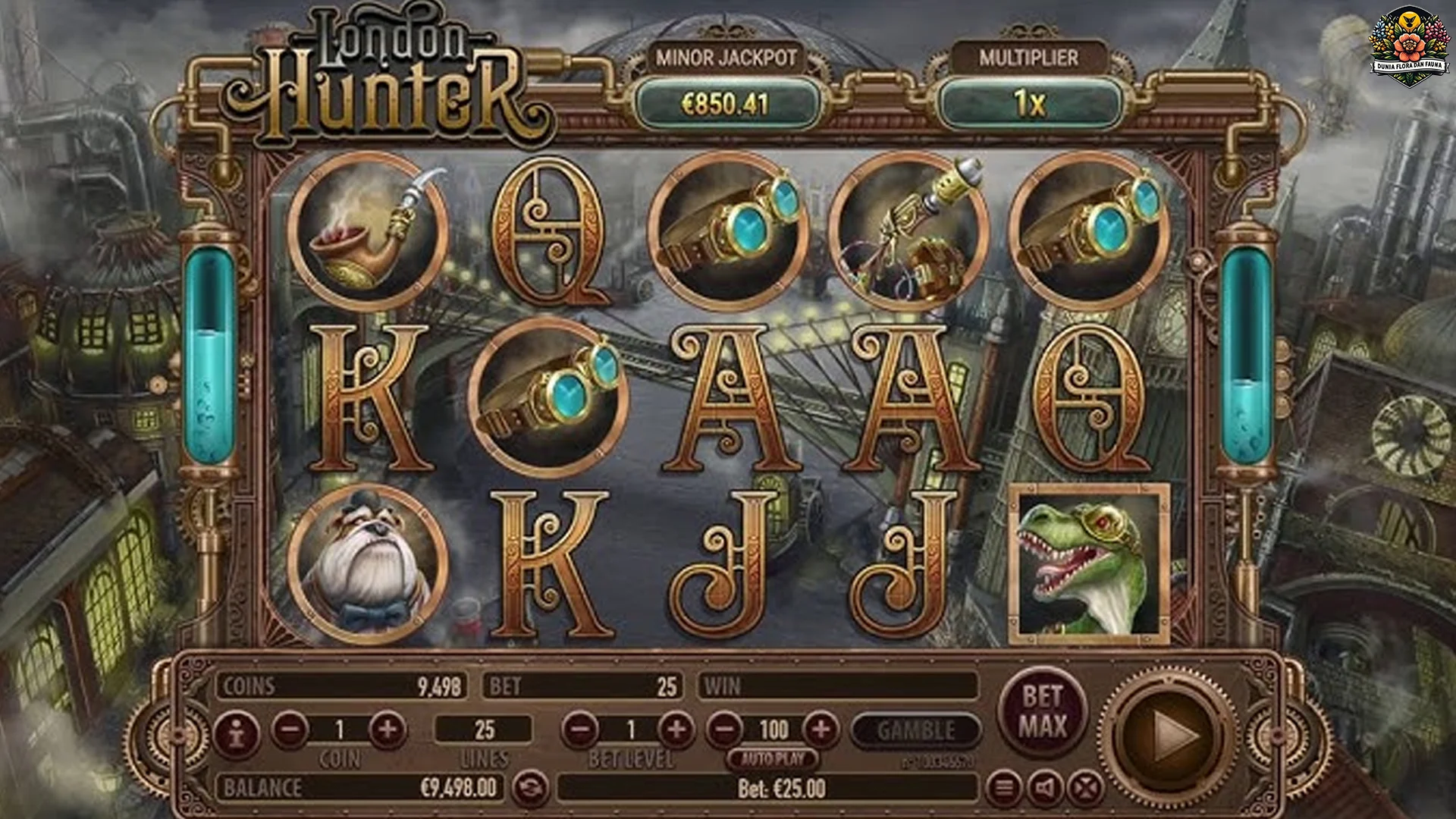Increase the coin value
The height and width of the screenshot is (819, 1456).
(x=388, y=730)
